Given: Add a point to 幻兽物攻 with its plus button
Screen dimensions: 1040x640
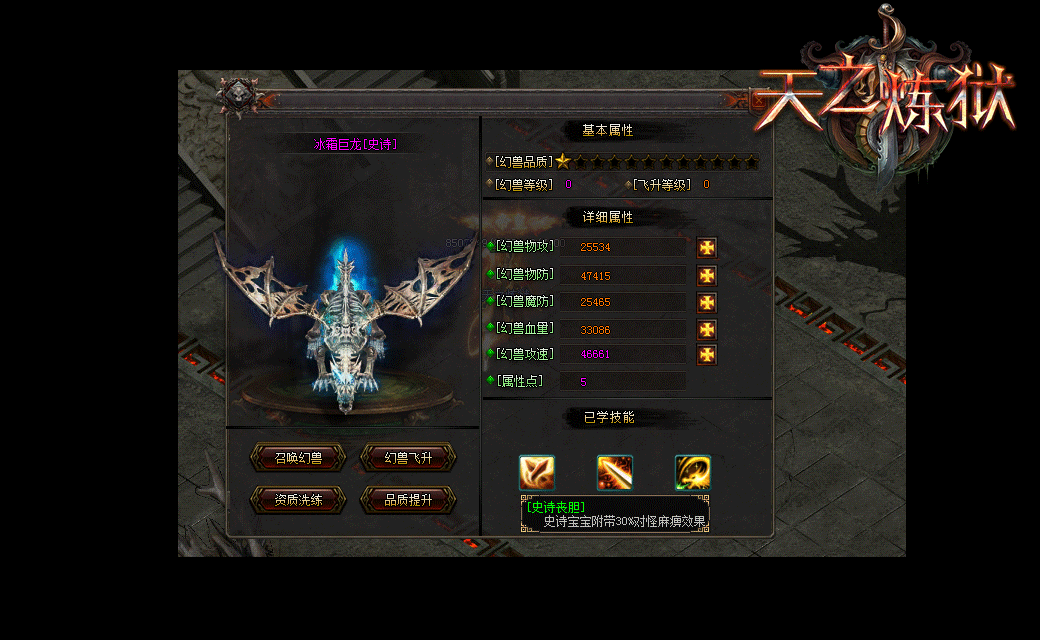Looking at the screenshot, I should tap(707, 248).
